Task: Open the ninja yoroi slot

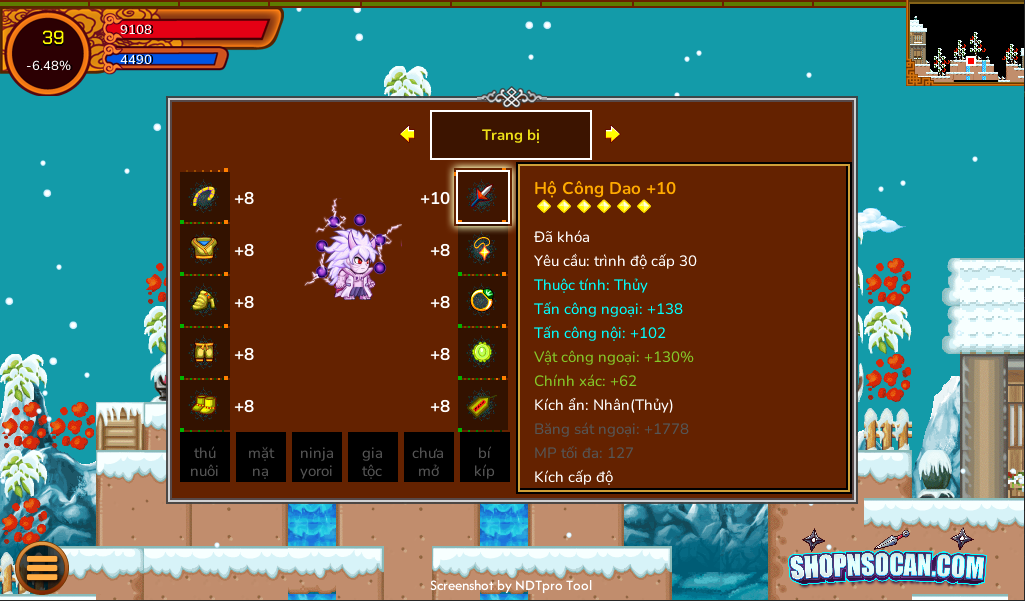Action: [317, 458]
